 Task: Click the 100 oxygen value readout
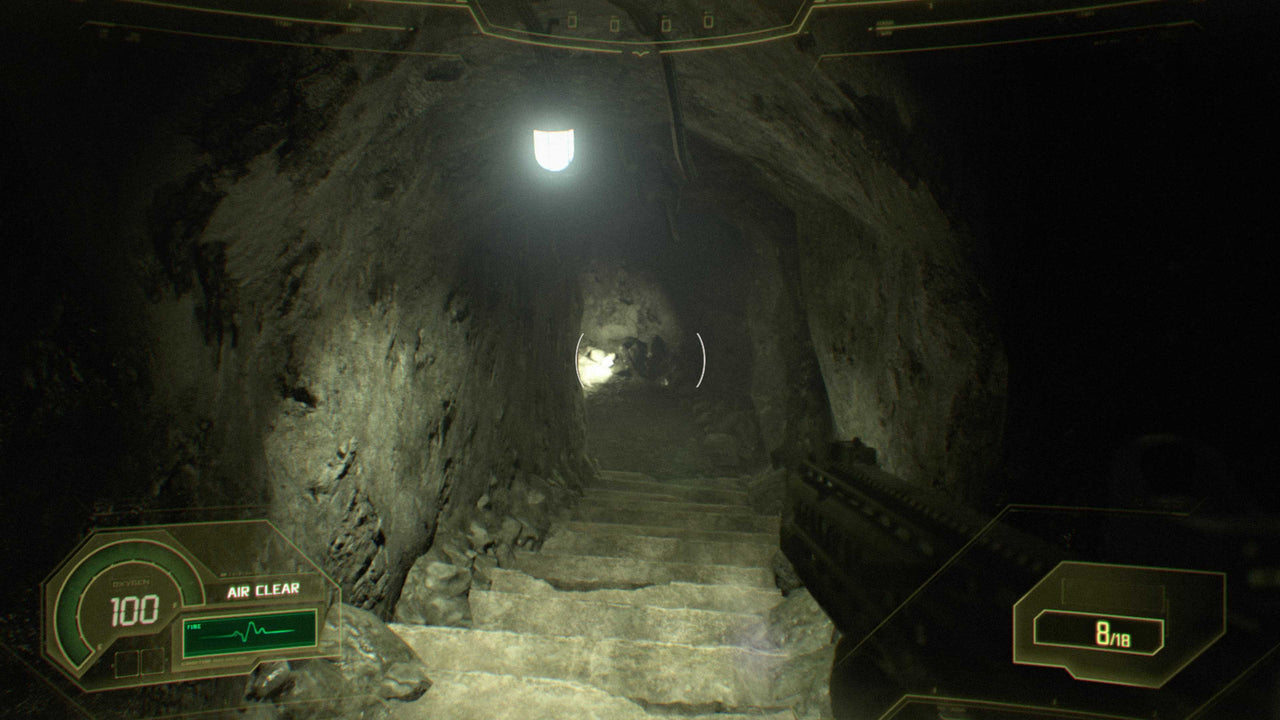coord(134,608)
